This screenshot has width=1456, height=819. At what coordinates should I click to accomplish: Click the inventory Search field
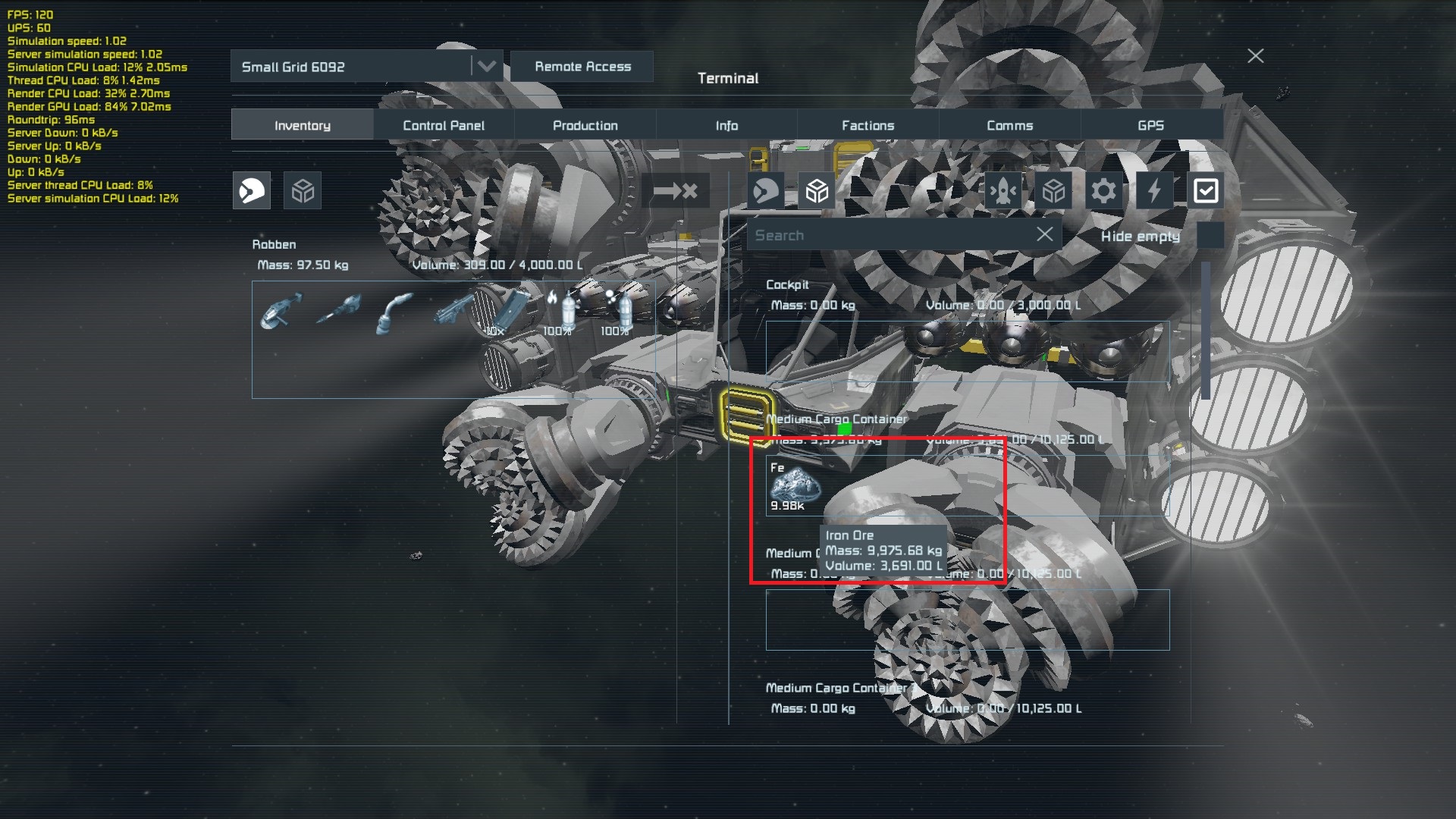coord(887,236)
